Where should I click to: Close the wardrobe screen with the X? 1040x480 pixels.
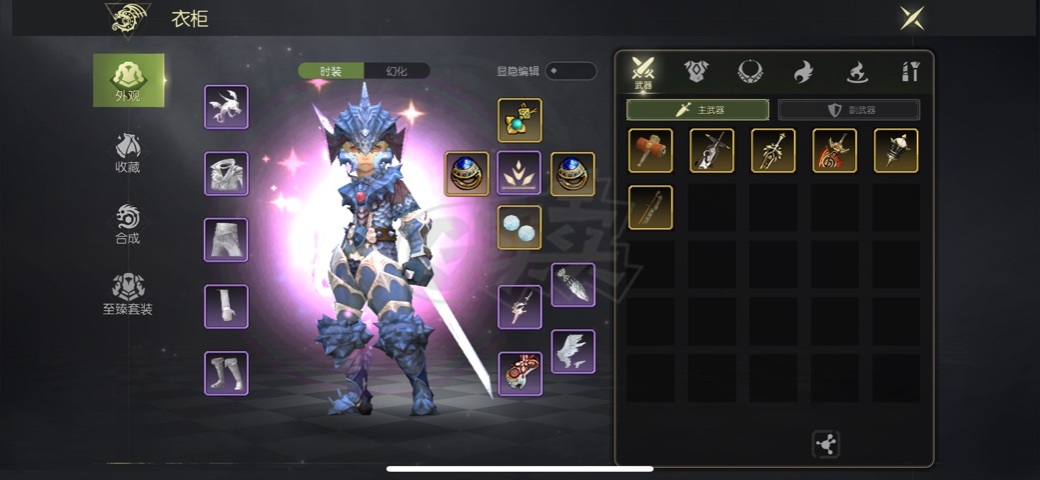coord(912,17)
